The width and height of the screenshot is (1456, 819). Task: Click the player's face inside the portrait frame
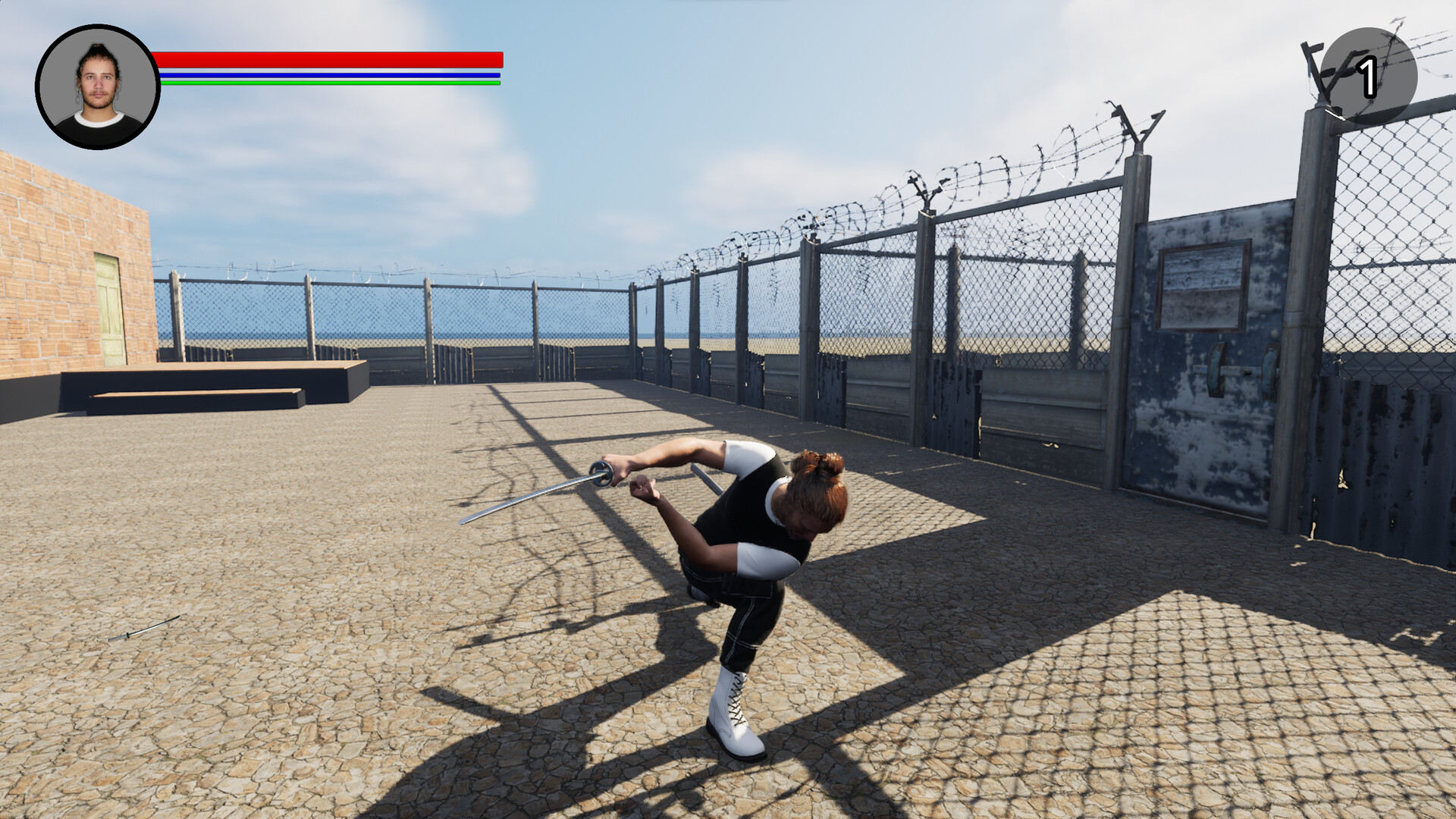97,80
